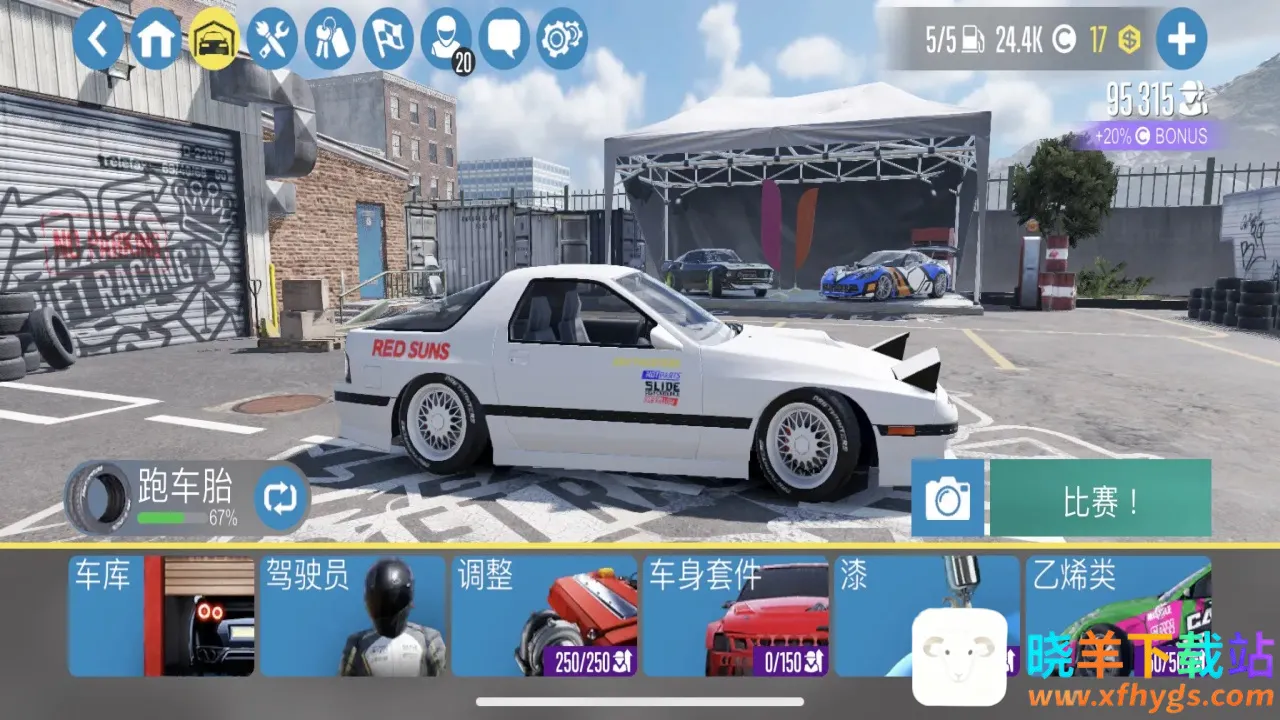Image resolution: width=1280 pixels, height=720 pixels.
Task: Open the car keys icon
Action: click(330, 40)
